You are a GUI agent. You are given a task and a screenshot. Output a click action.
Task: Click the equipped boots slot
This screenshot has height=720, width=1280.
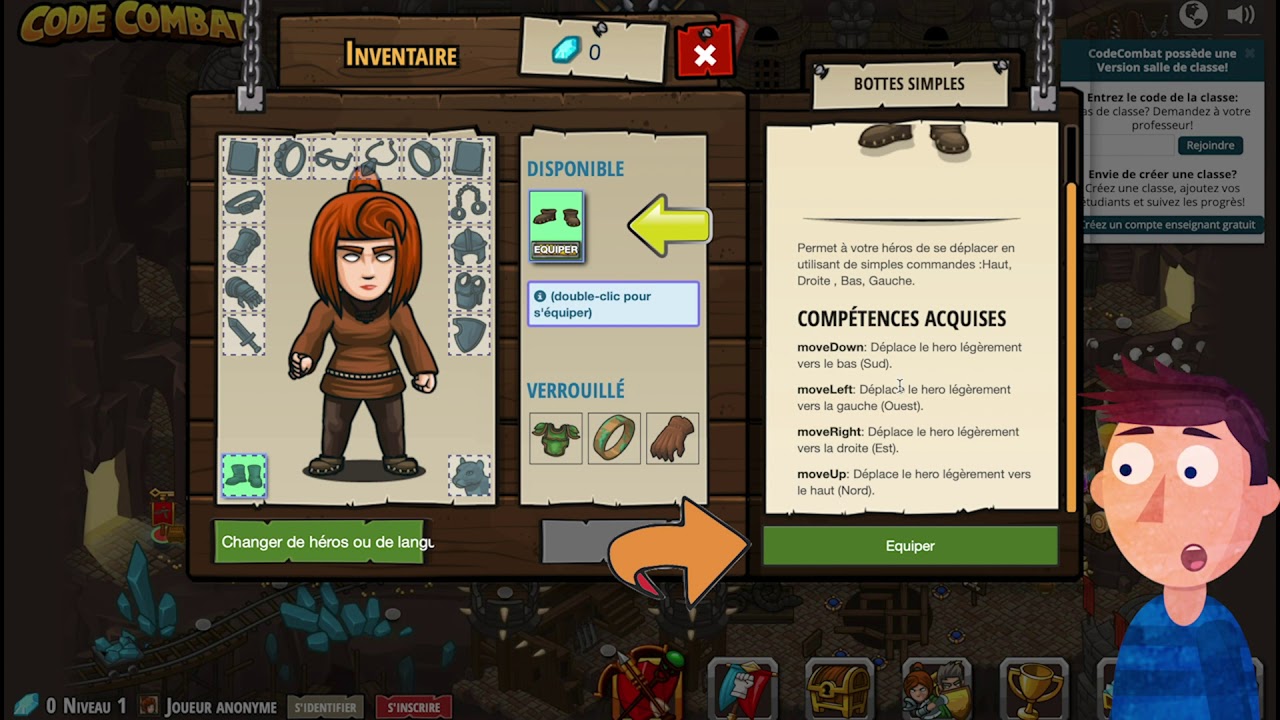[244, 476]
